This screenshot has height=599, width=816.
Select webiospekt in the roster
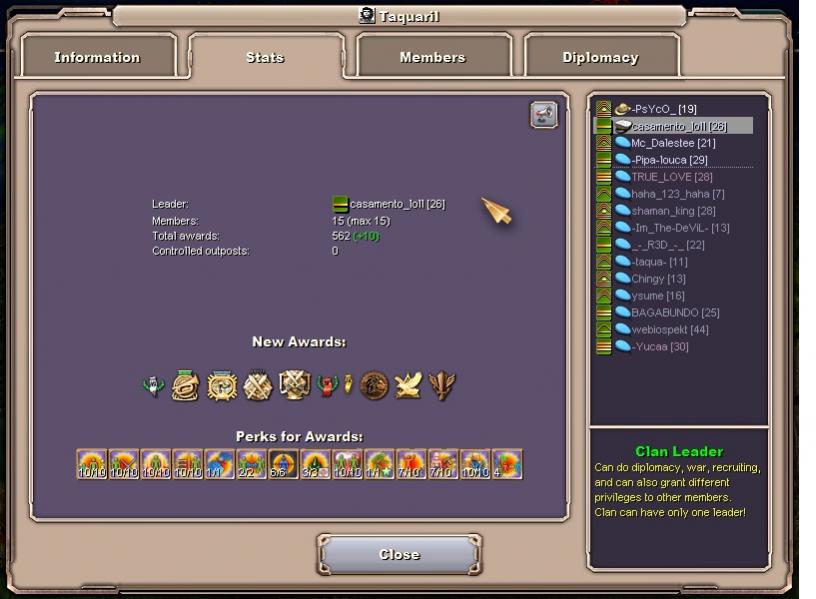[x=669, y=330]
